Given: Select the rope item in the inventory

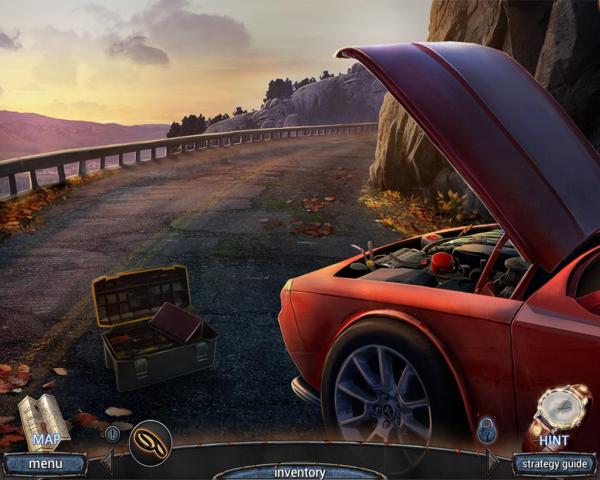Looking at the screenshot, I should (x=150, y=441).
